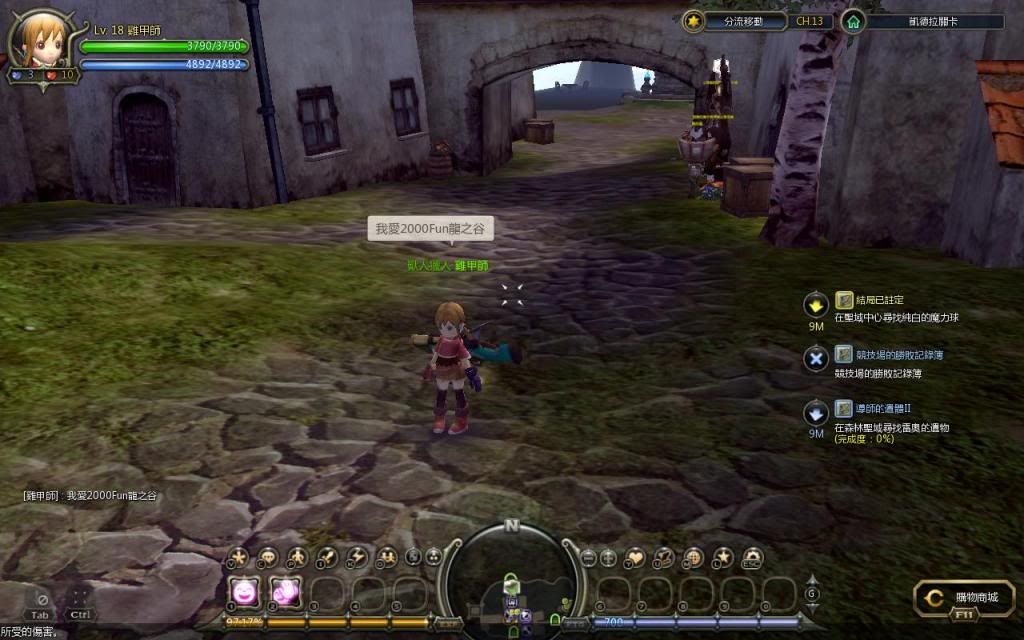
Task: Switch quickslot page with the G arrows
Action: point(812,594)
